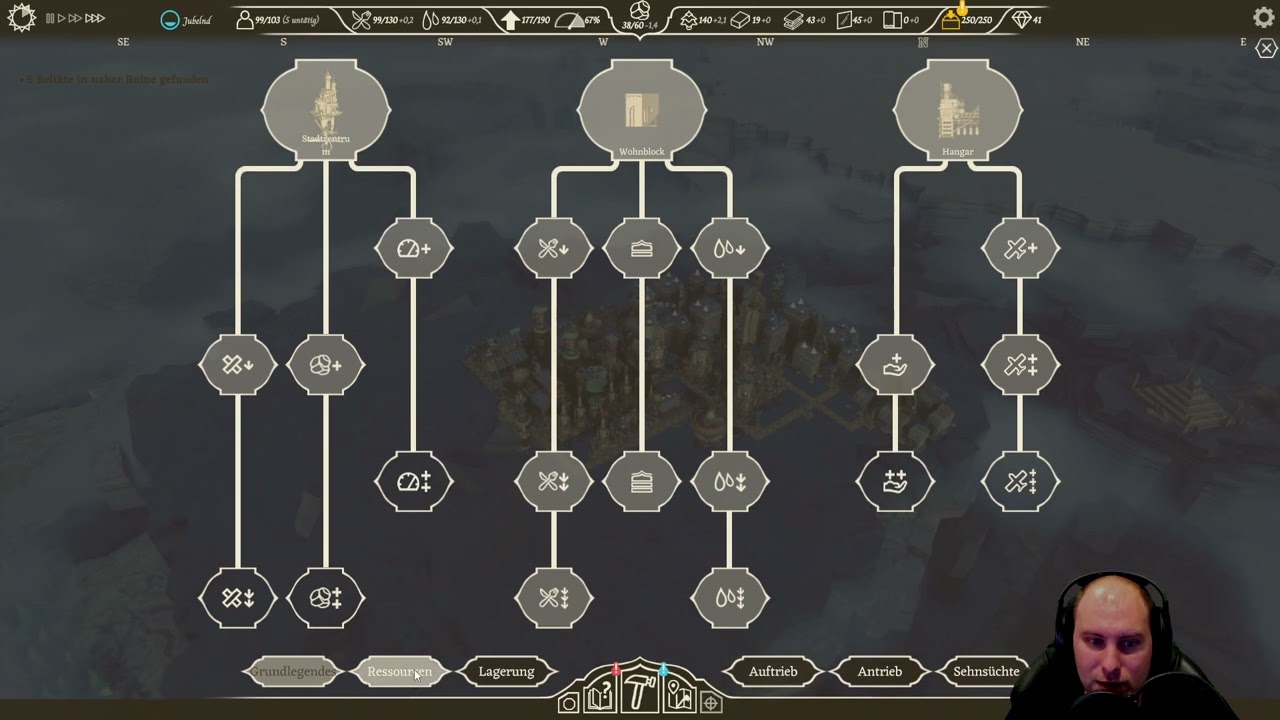
Task: Open the settings gear menu
Action: pos(1263,18)
